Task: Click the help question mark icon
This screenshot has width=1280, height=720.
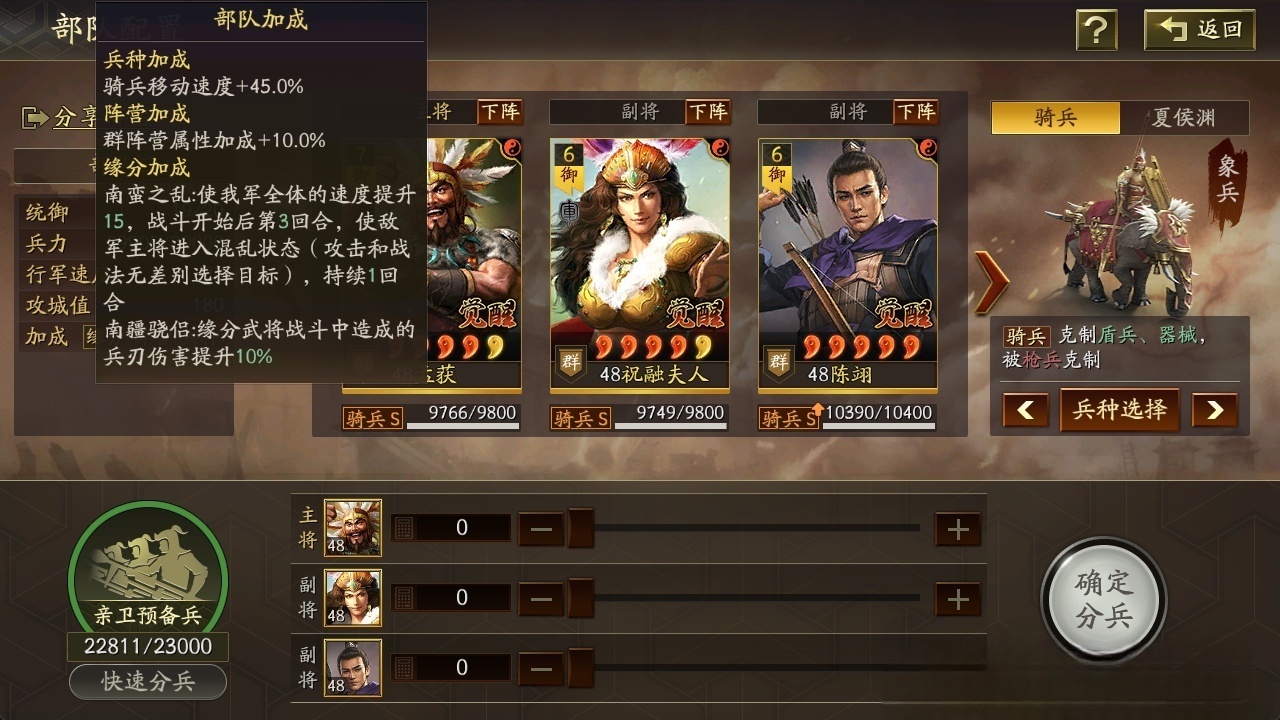Action: pyautogui.click(x=1096, y=30)
